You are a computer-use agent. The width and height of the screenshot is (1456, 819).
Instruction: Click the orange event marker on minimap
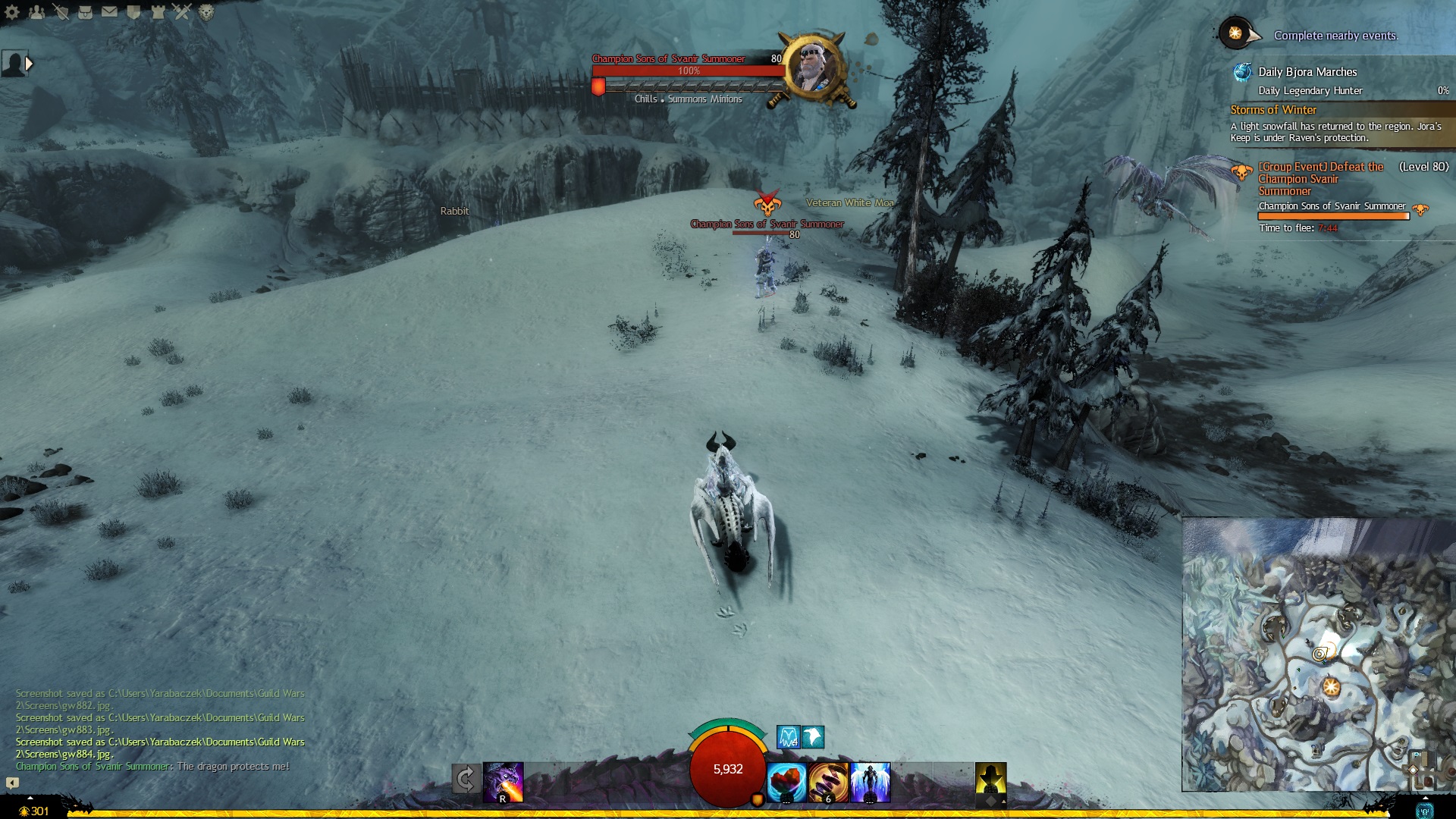1331,688
